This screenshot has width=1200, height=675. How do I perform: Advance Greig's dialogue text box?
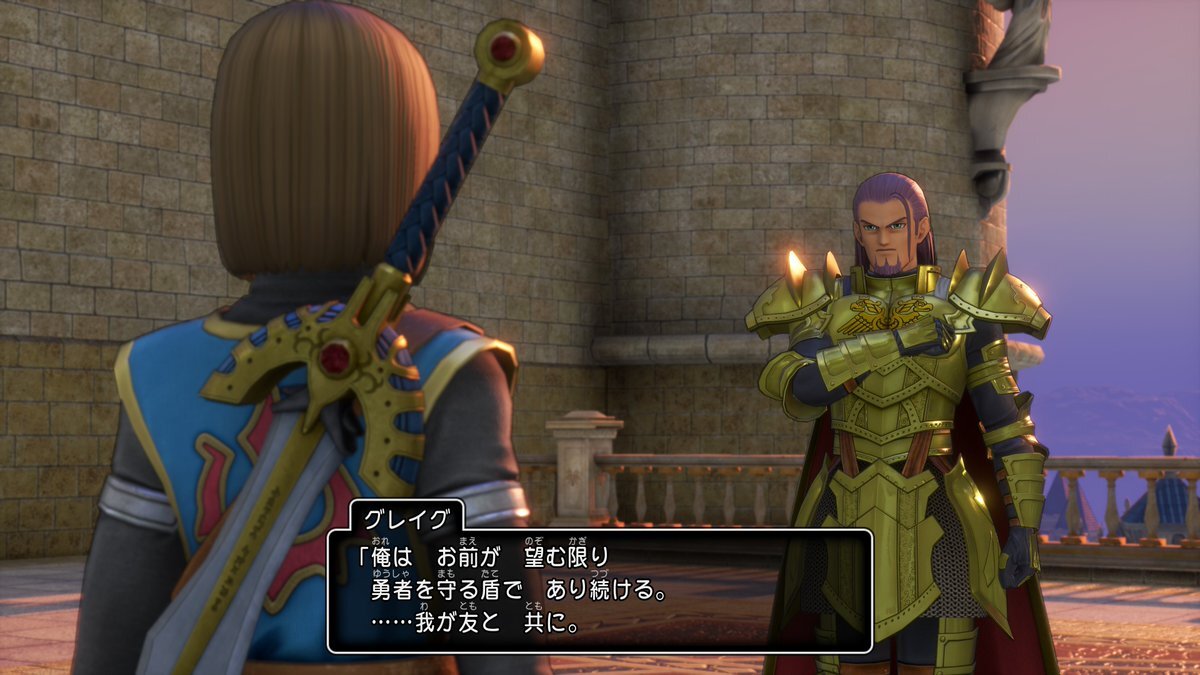pyautogui.click(x=599, y=590)
